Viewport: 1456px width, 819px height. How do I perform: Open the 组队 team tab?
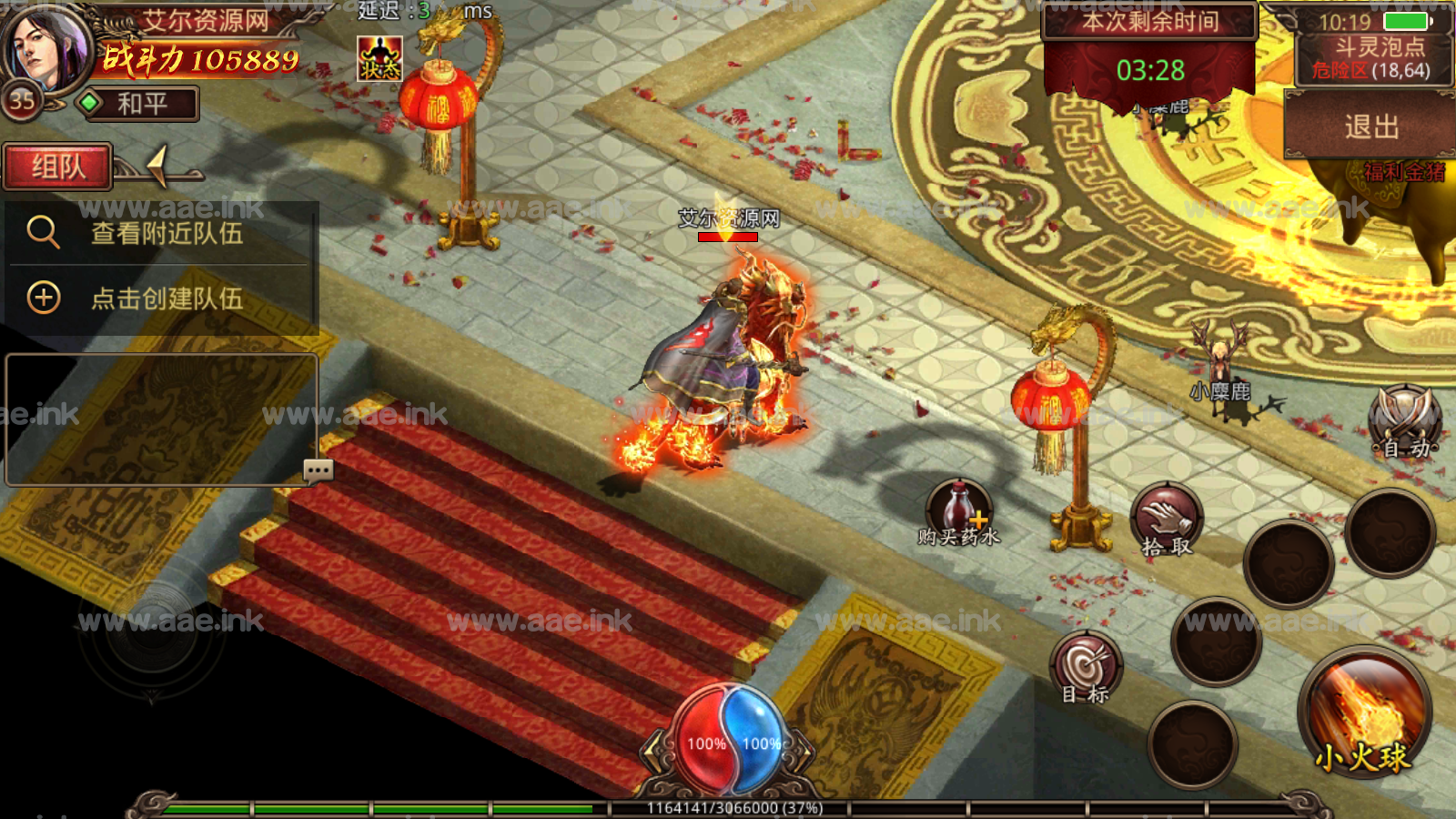[57, 167]
